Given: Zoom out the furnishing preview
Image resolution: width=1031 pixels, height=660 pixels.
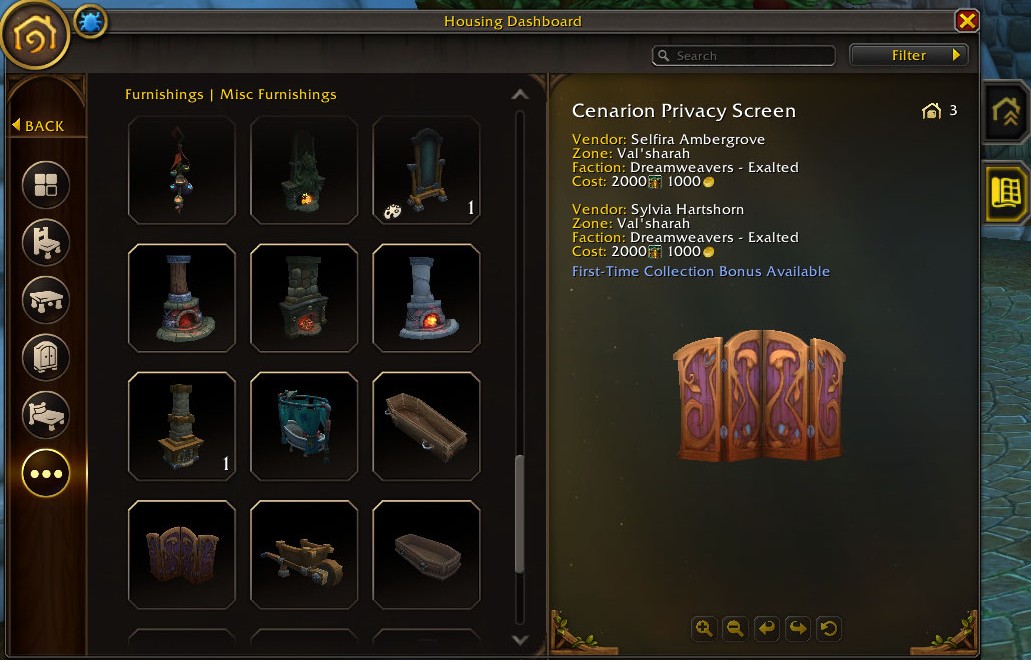Looking at the screenshot, I should (x=735, y=628).
